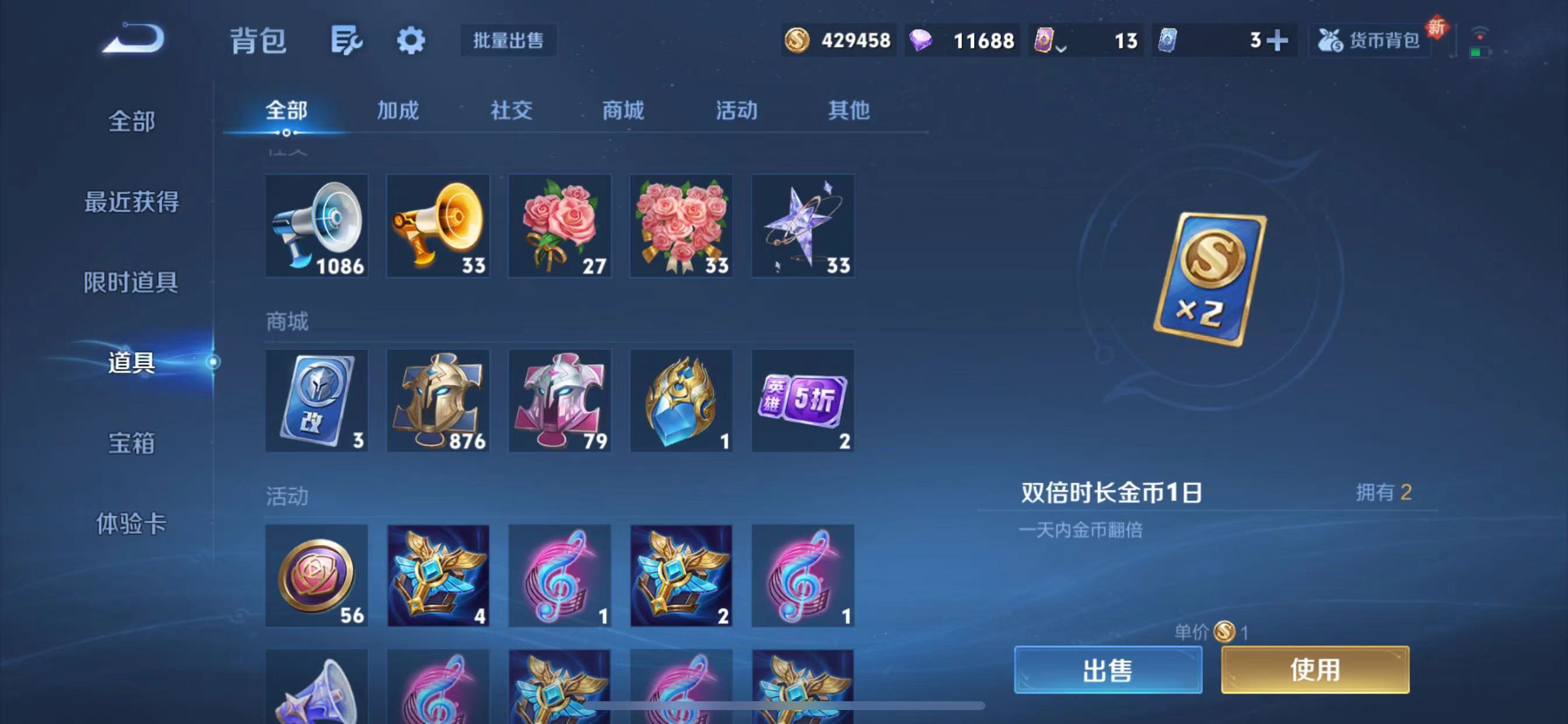This screenshot has height=724, width=1568.
Task: Select the gold helmet fragment item
Action: 437,400
